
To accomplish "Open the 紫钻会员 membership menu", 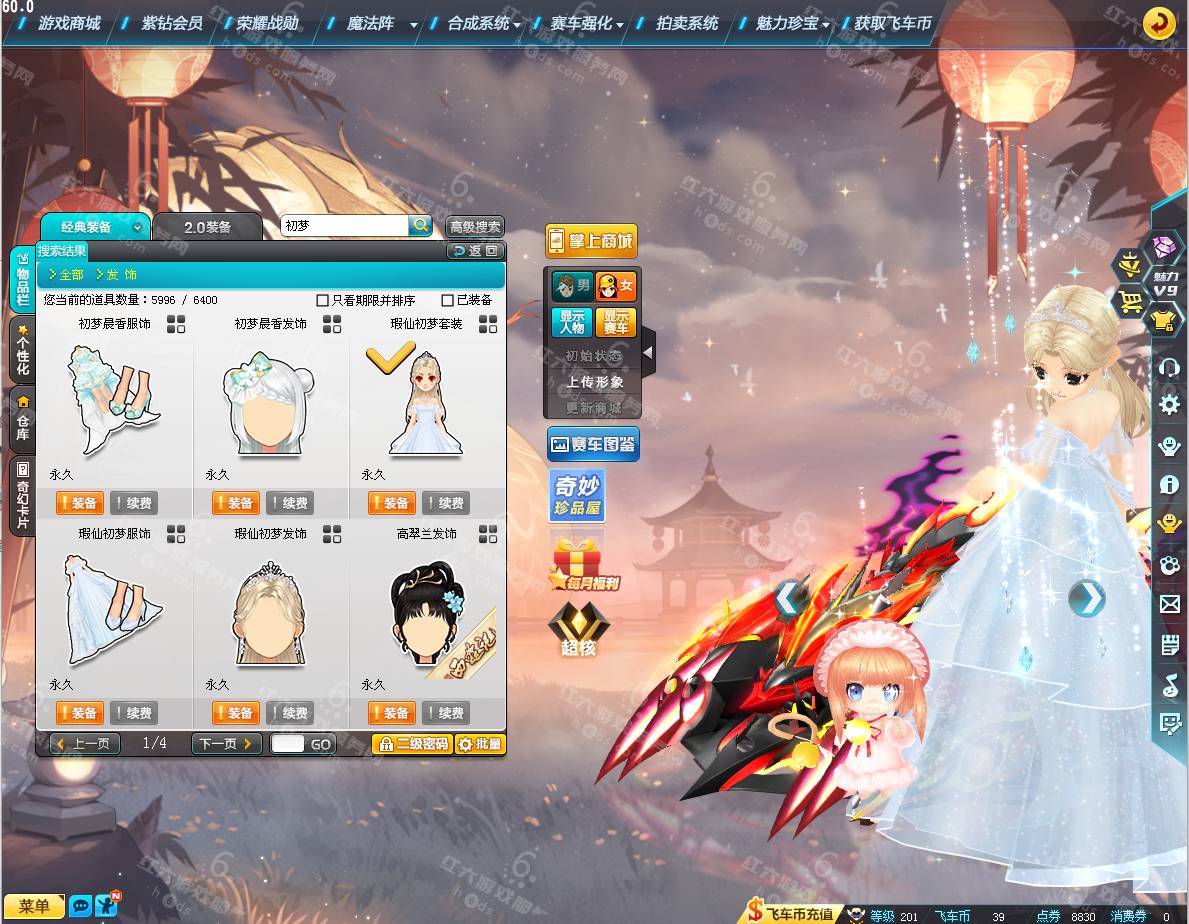I will (x=172, y=23).
